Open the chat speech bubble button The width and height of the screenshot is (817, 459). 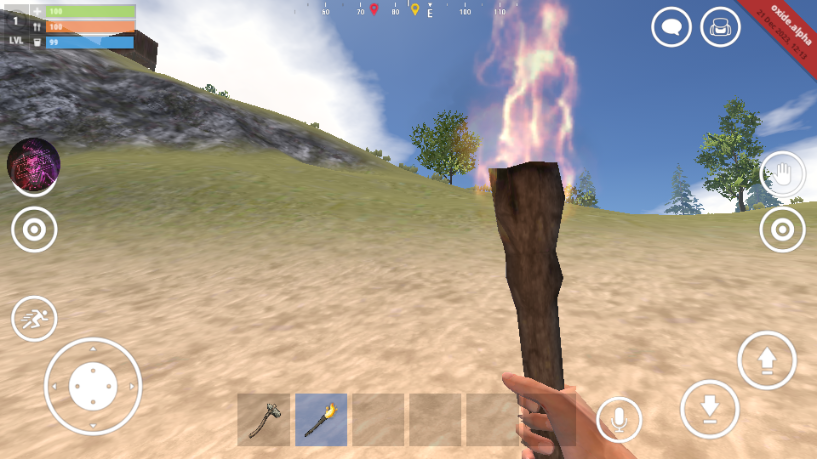(x=671, y=27)
